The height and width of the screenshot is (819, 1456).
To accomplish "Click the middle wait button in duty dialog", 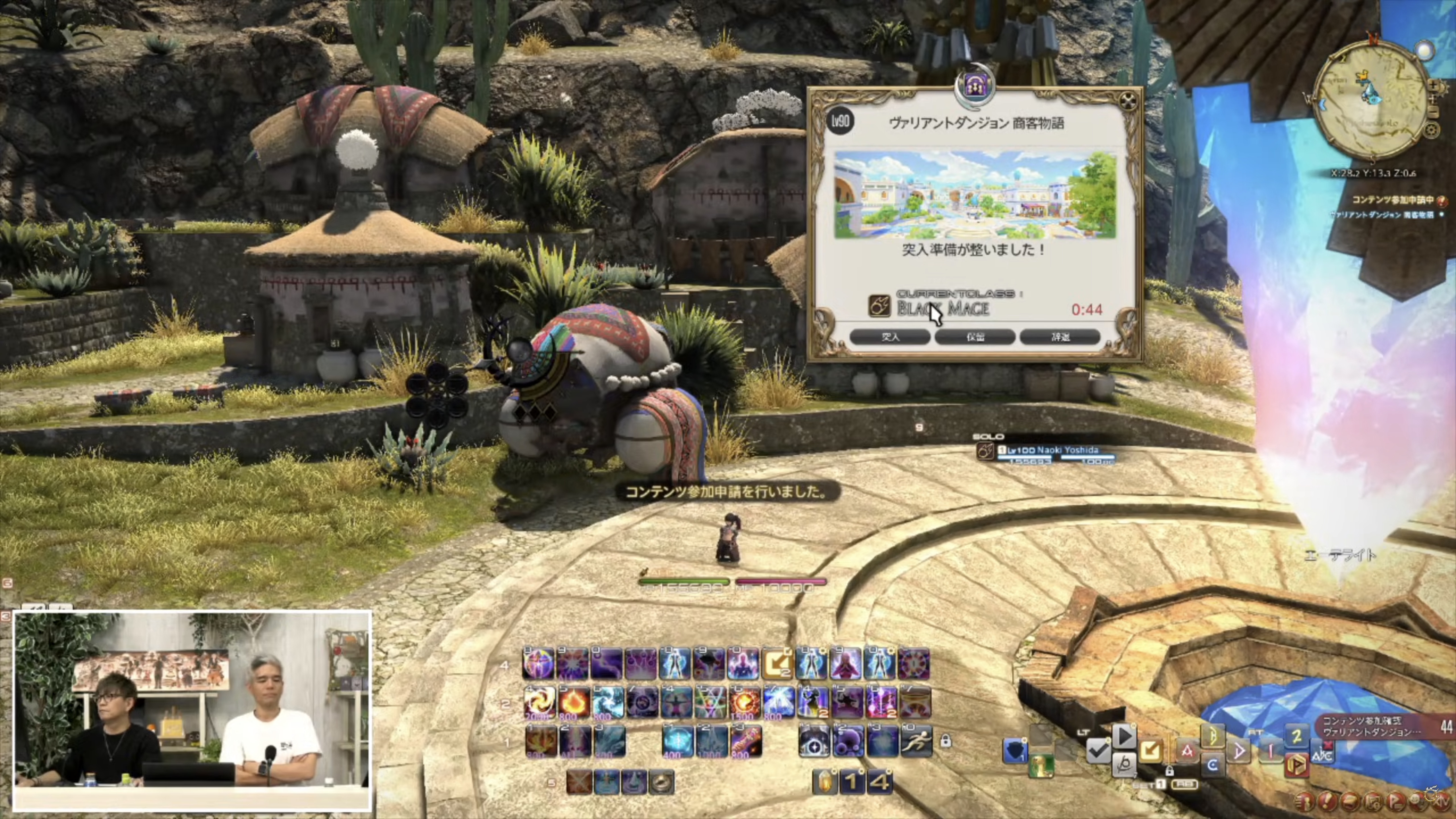I will (975, 337).
